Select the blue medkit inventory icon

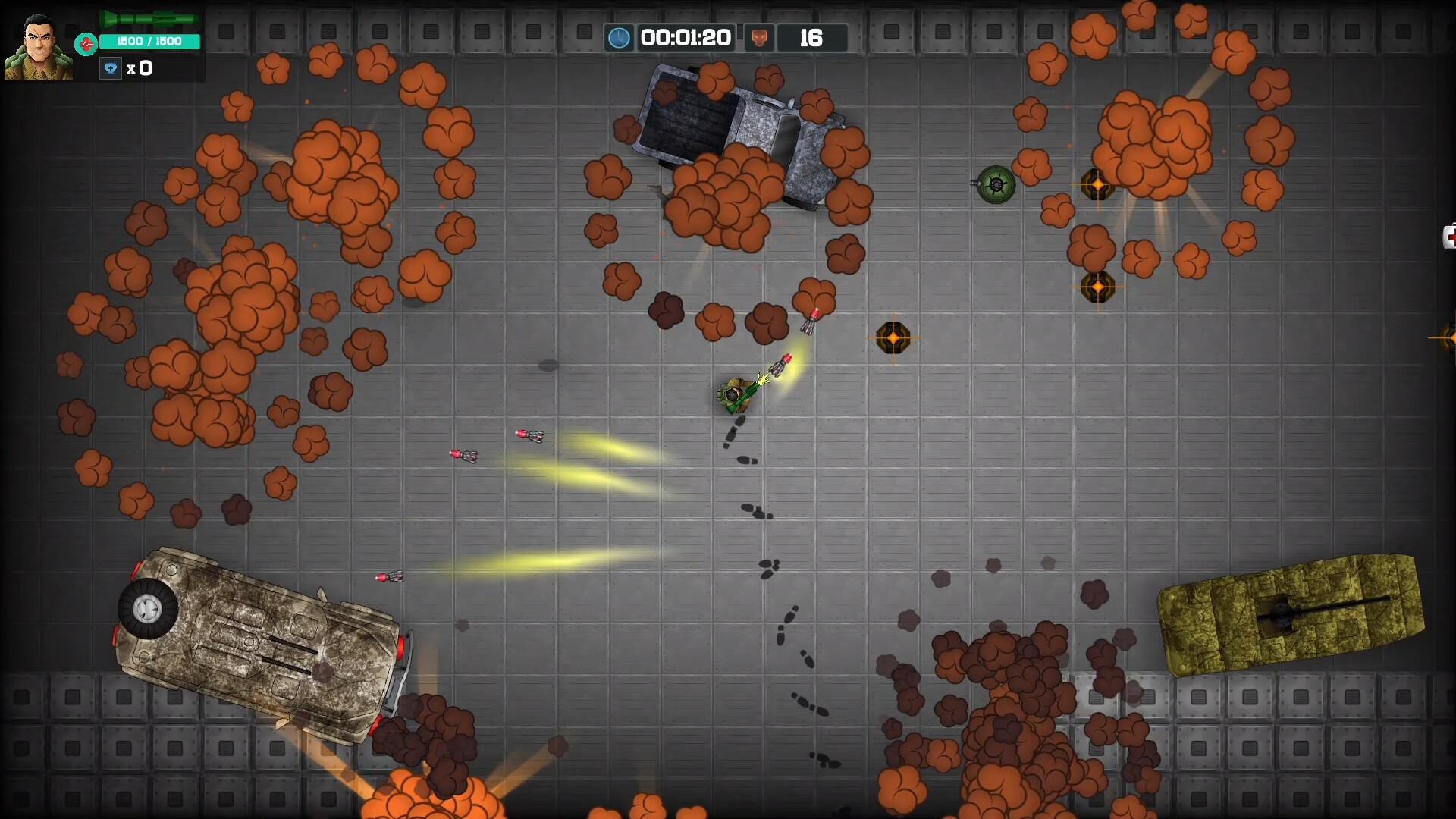111,68
